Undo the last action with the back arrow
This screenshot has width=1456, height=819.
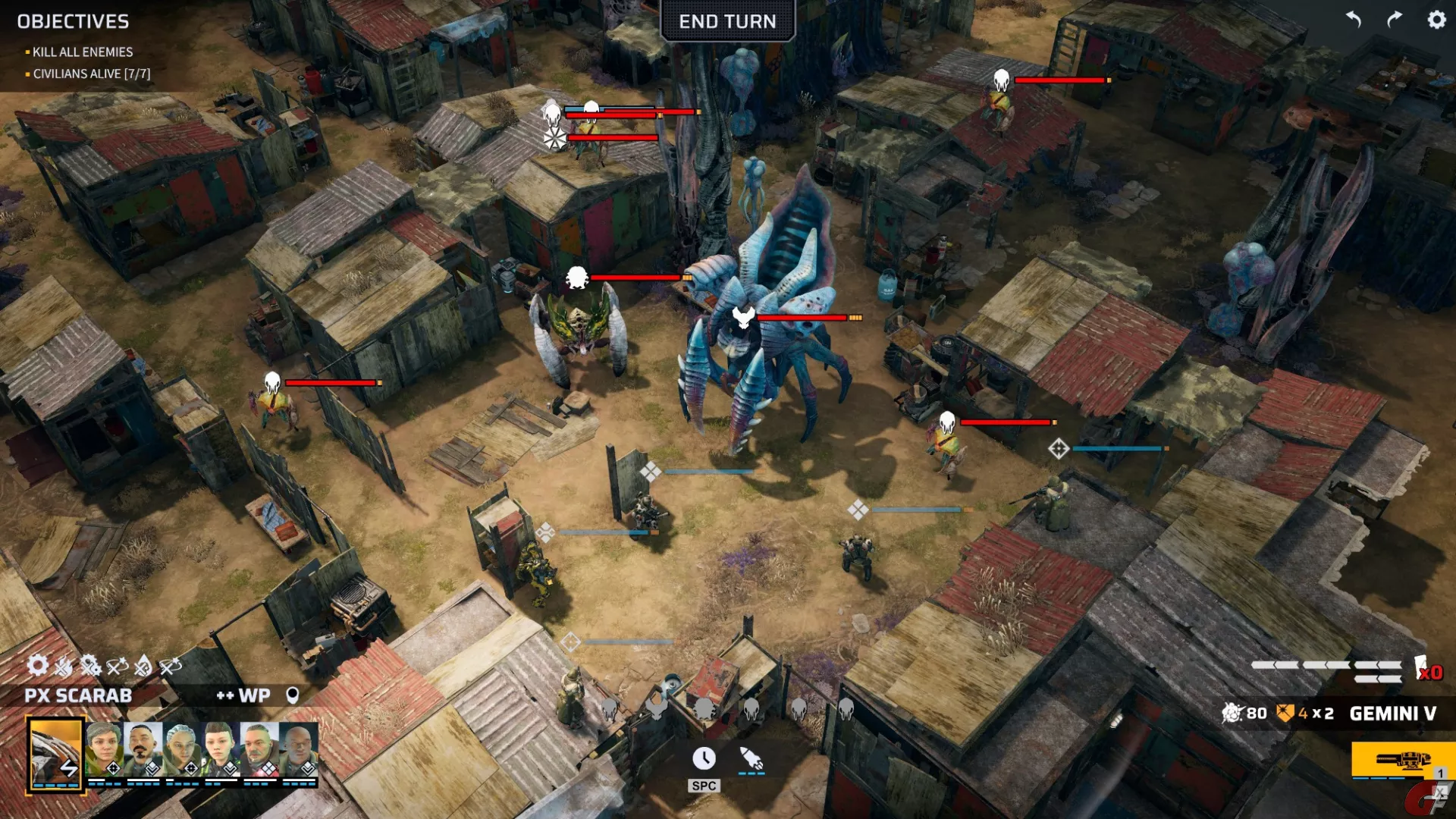[x=1354, y=20]
